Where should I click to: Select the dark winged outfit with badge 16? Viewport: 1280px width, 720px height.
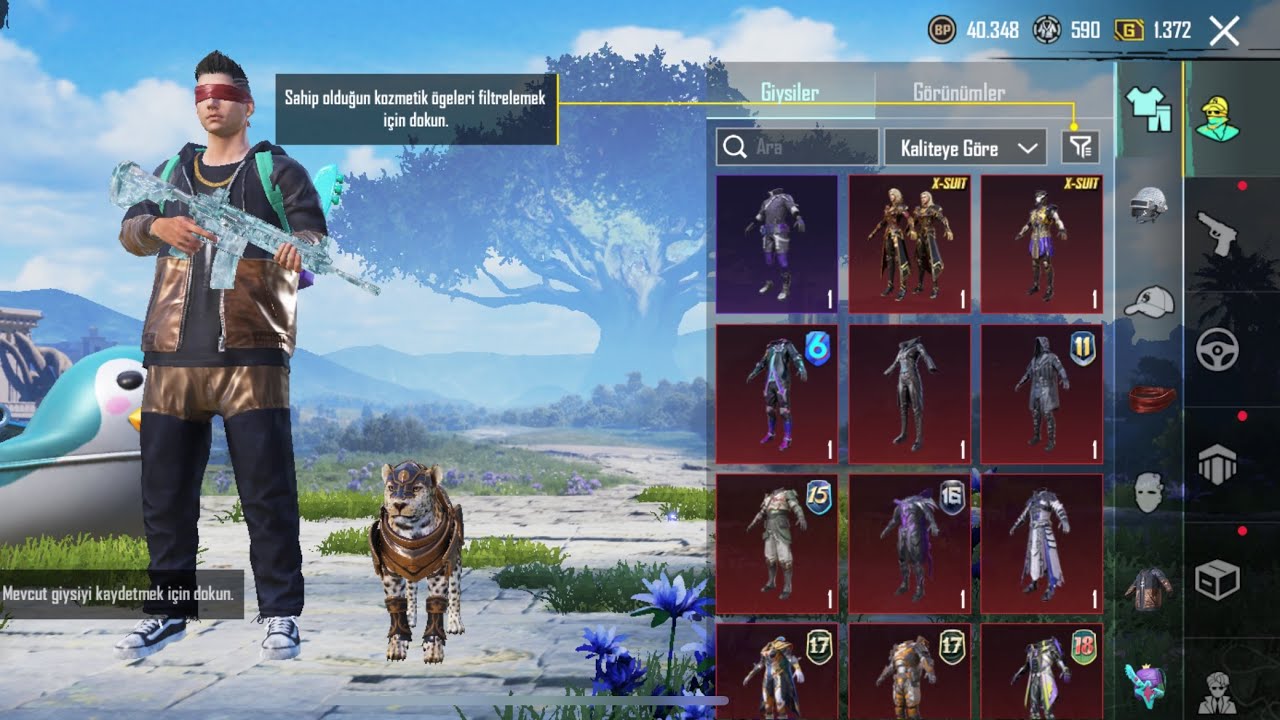(910, 543)
